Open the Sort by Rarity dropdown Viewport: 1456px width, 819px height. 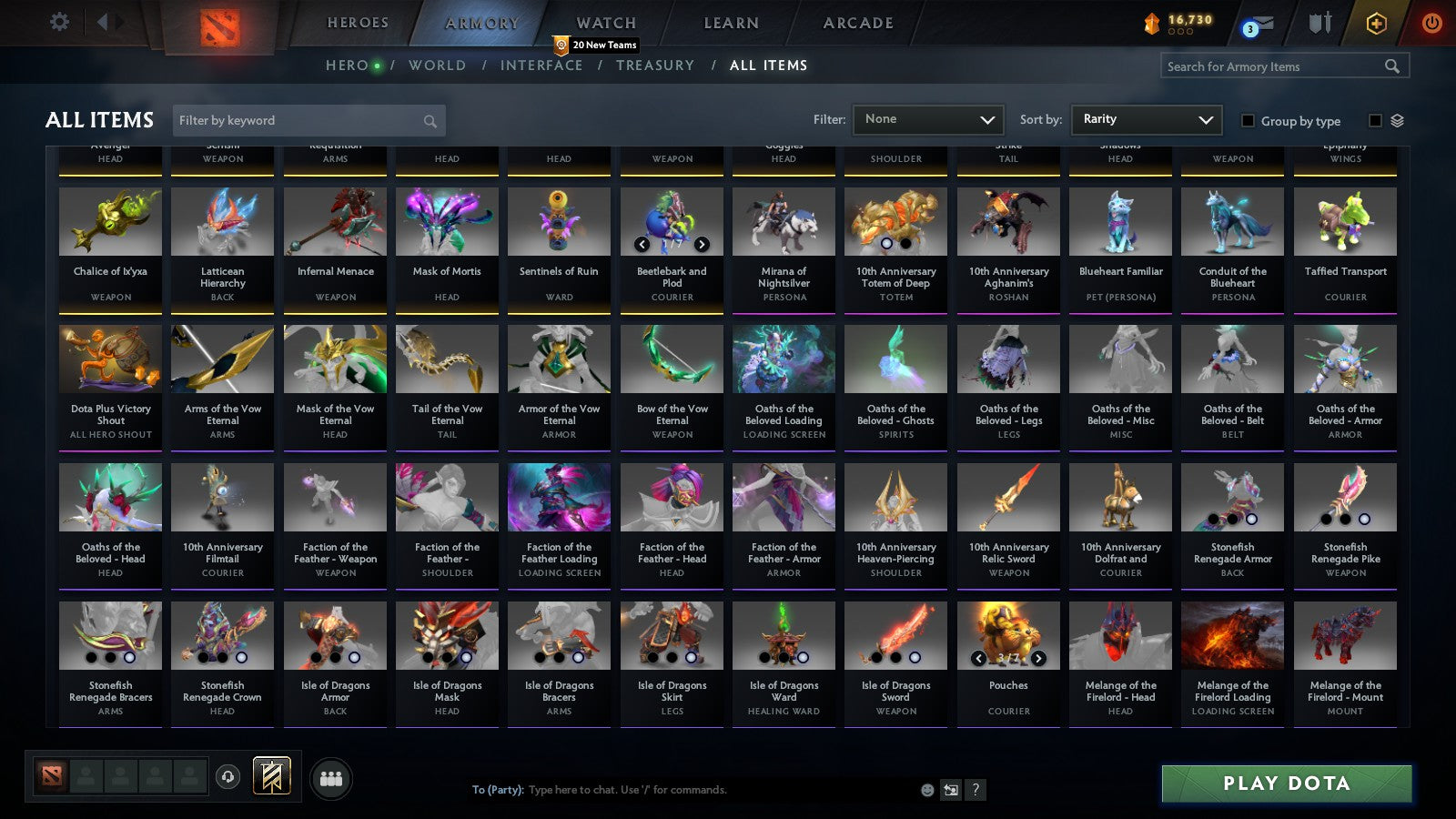(1146, 119)
